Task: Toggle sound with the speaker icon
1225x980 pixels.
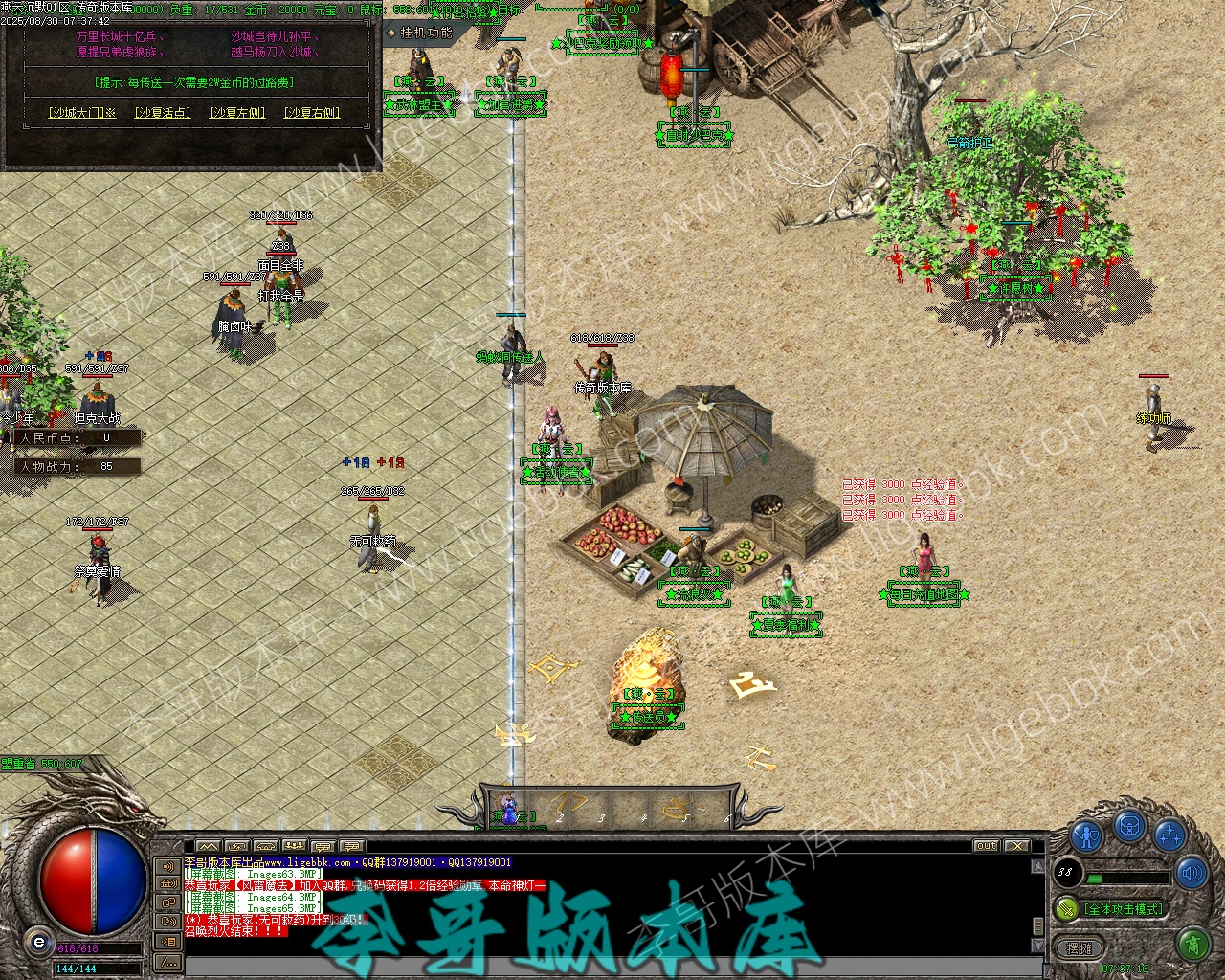Action: 1192,872
